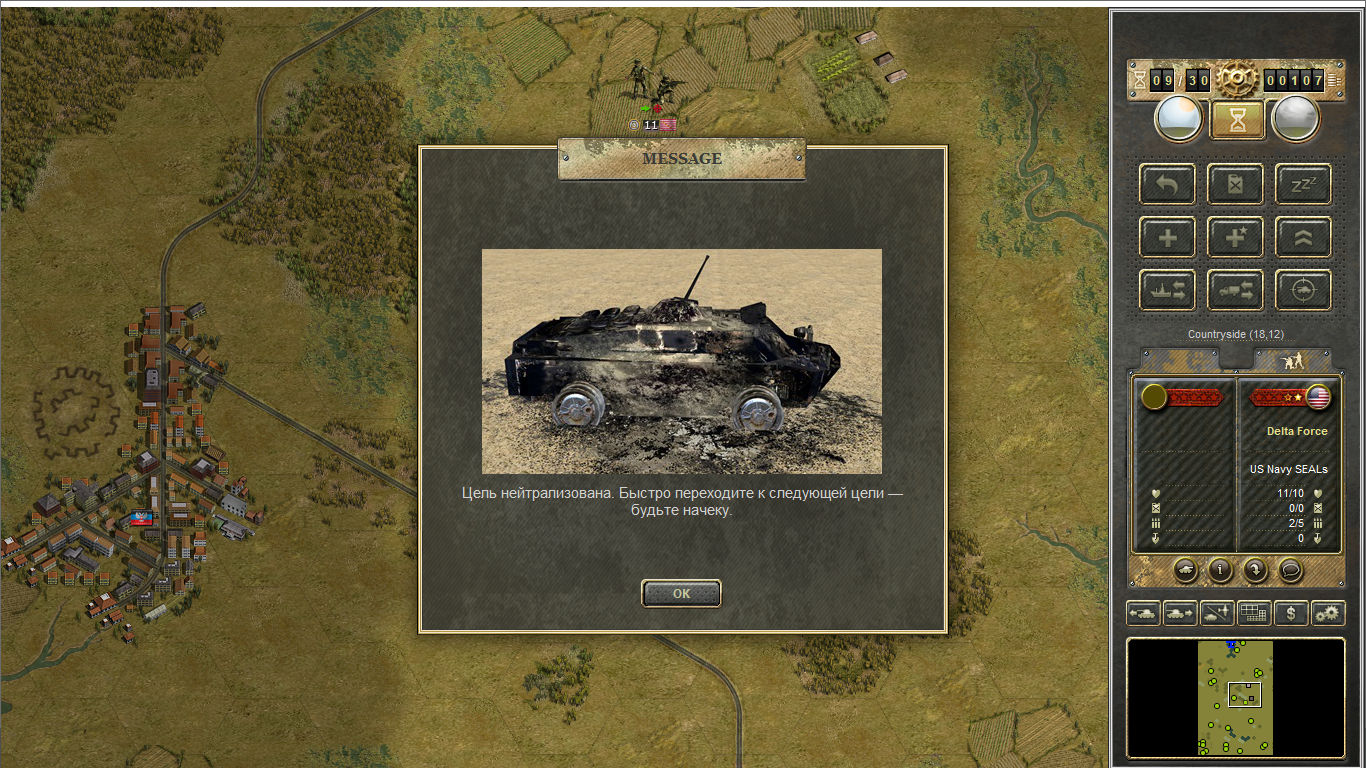
Task: Open the speech bubble message button
Action: pyautogui.click(x=1291, y=569)
